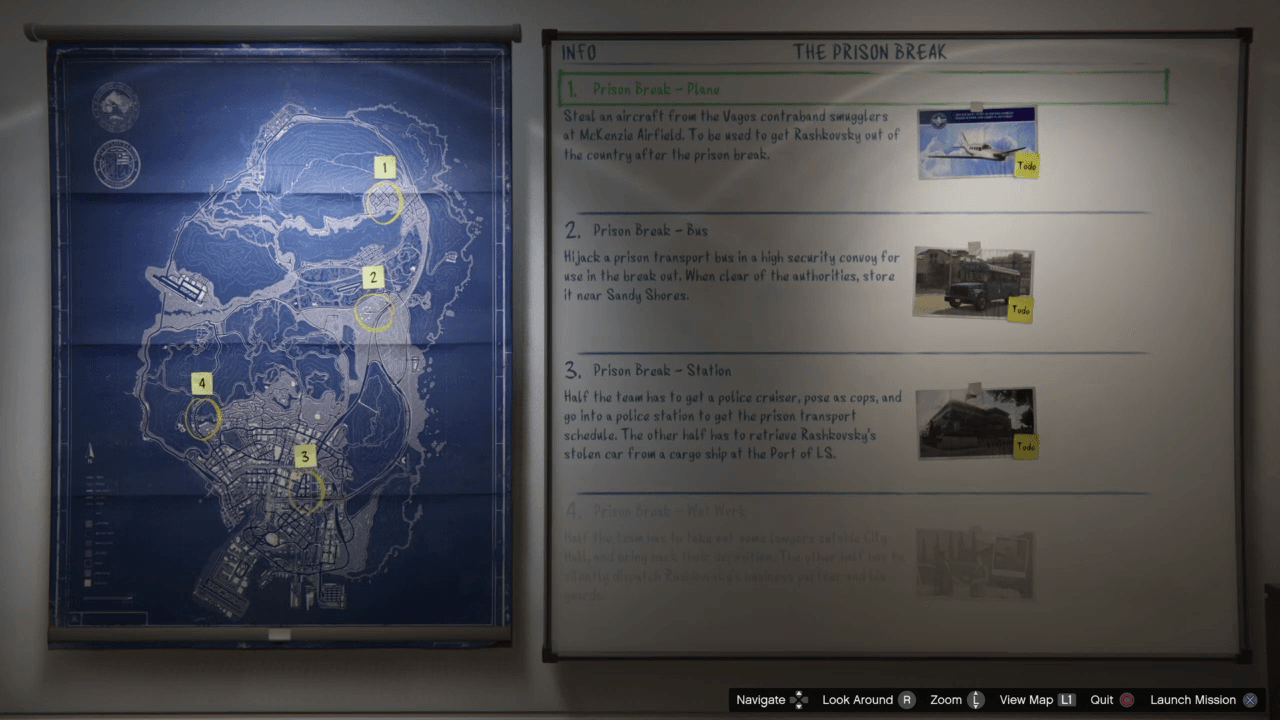Select the locked Prison Break – Wet Work entry

tap(669, 512)
